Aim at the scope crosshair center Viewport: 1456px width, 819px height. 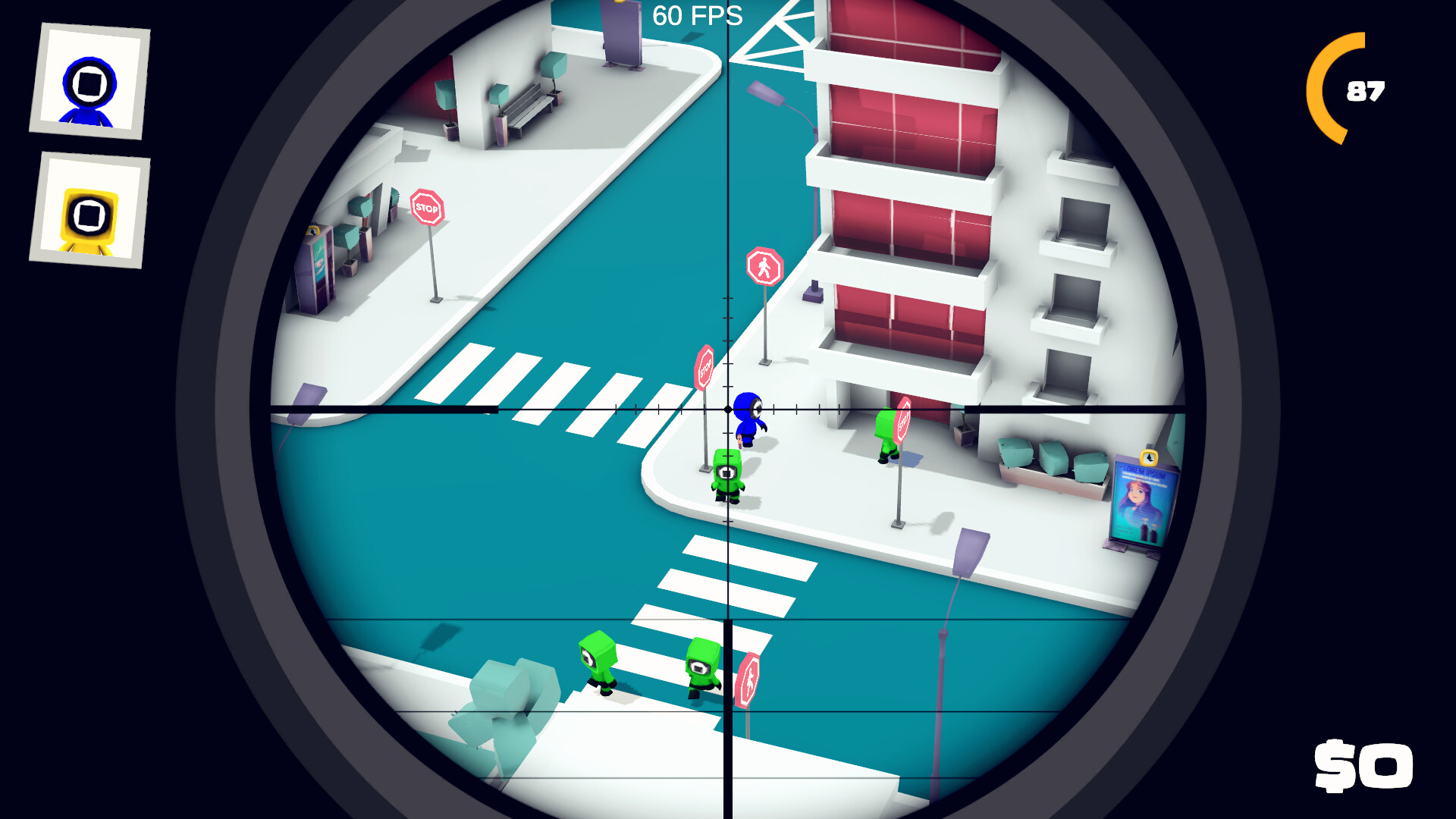[726, 409]
